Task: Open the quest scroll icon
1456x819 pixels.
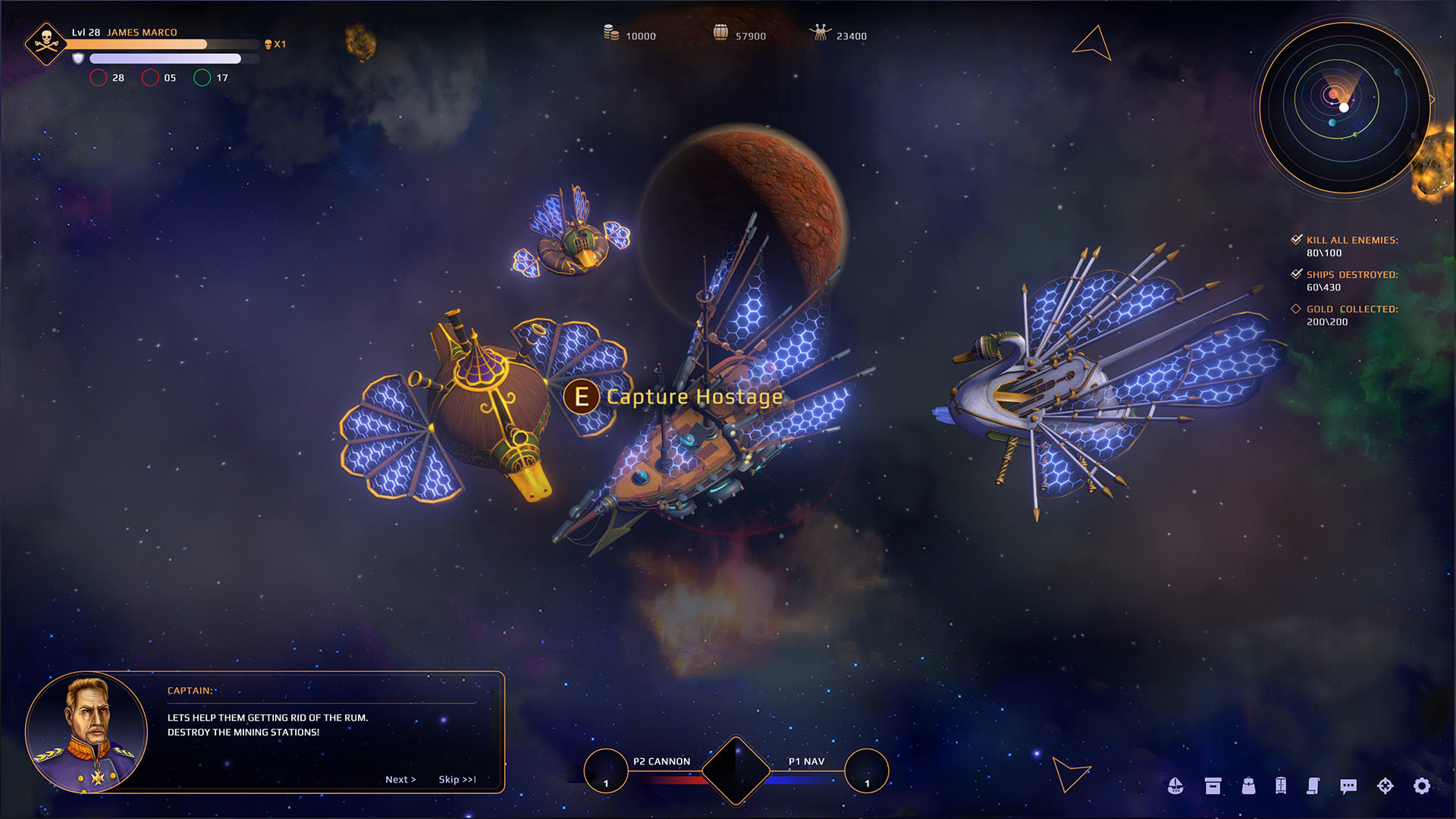Action: [1314, 785]
